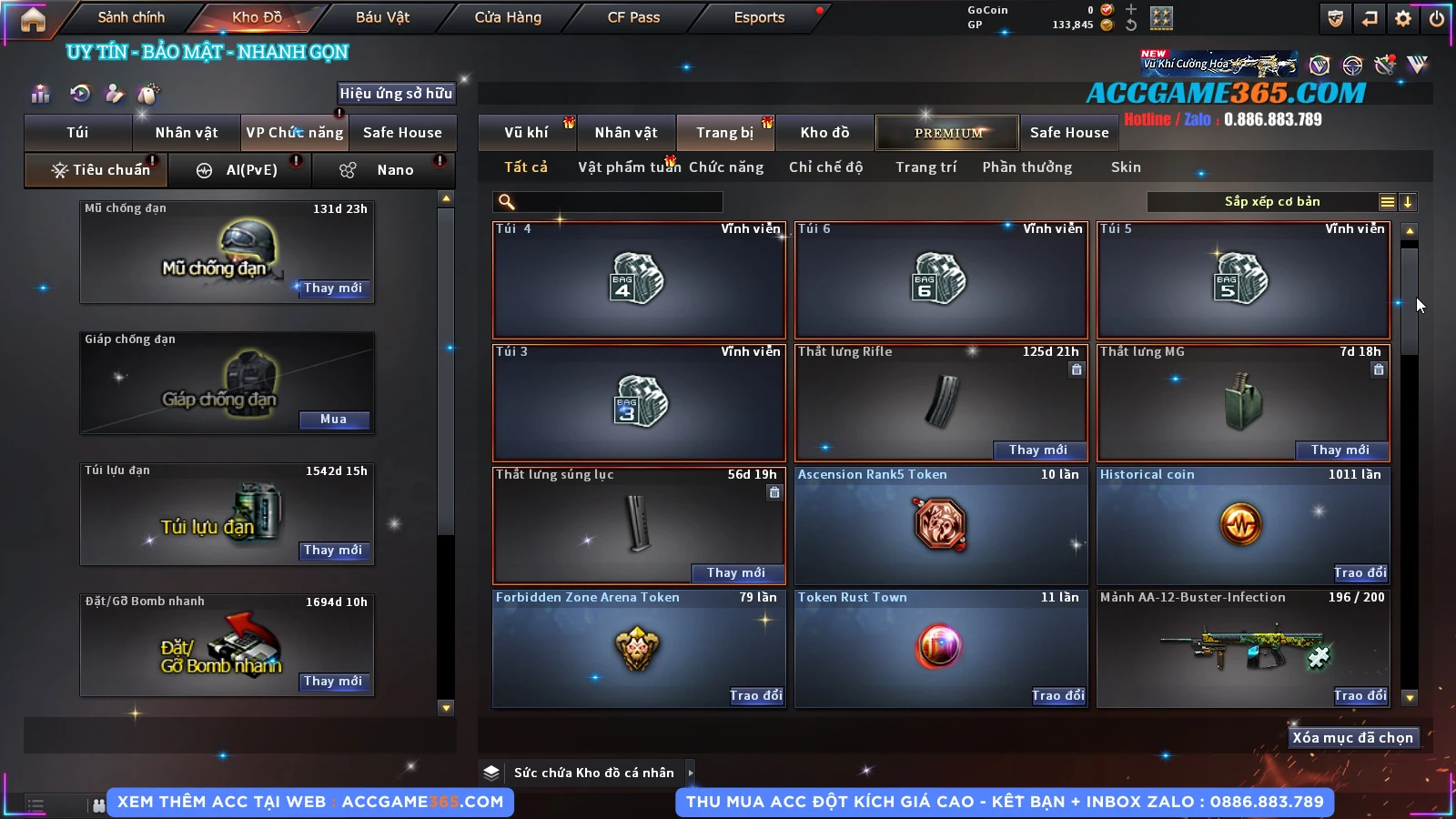The width and height of the screenshot is (1456, 819).
Task: Open the Esports menu
Action: 759,17
